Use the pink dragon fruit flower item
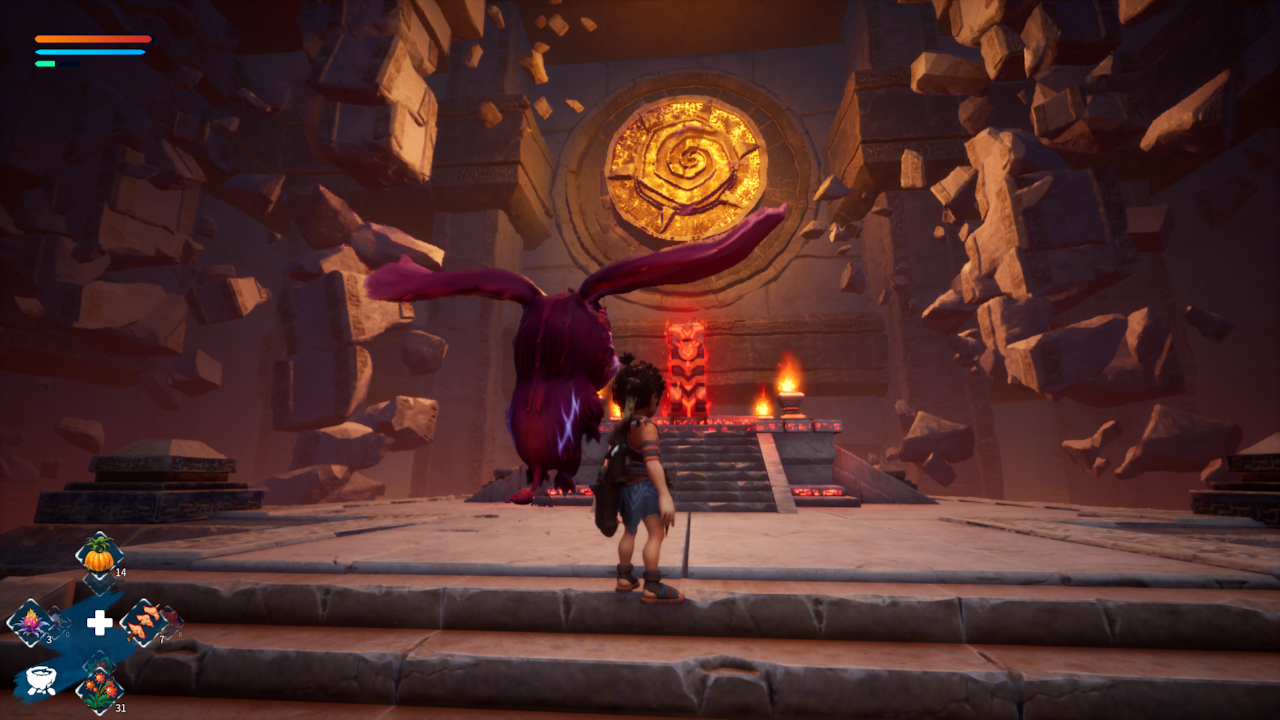The image size is (1280, 720). pos(30,622)
